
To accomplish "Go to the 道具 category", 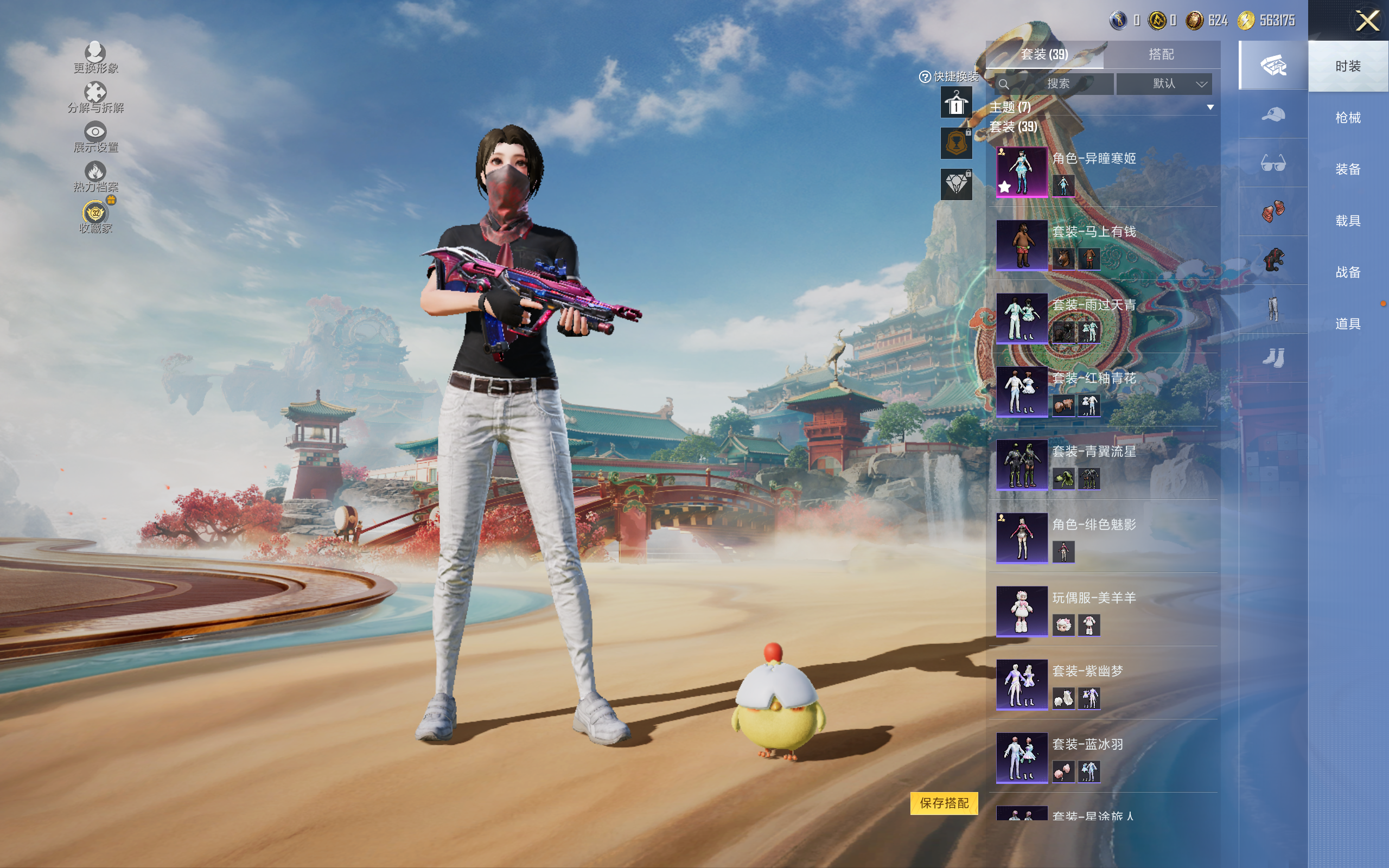I will (1348, 324).
